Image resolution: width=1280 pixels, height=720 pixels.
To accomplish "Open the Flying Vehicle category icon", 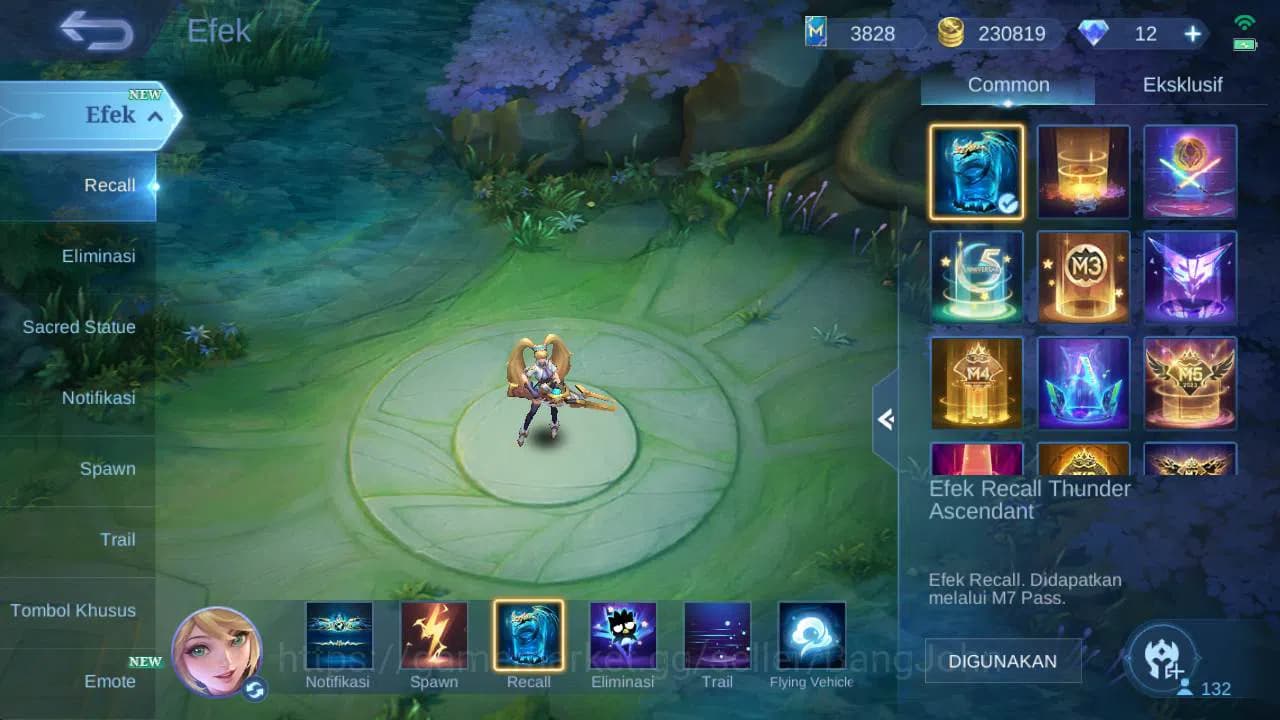I will tap(810, 633).
